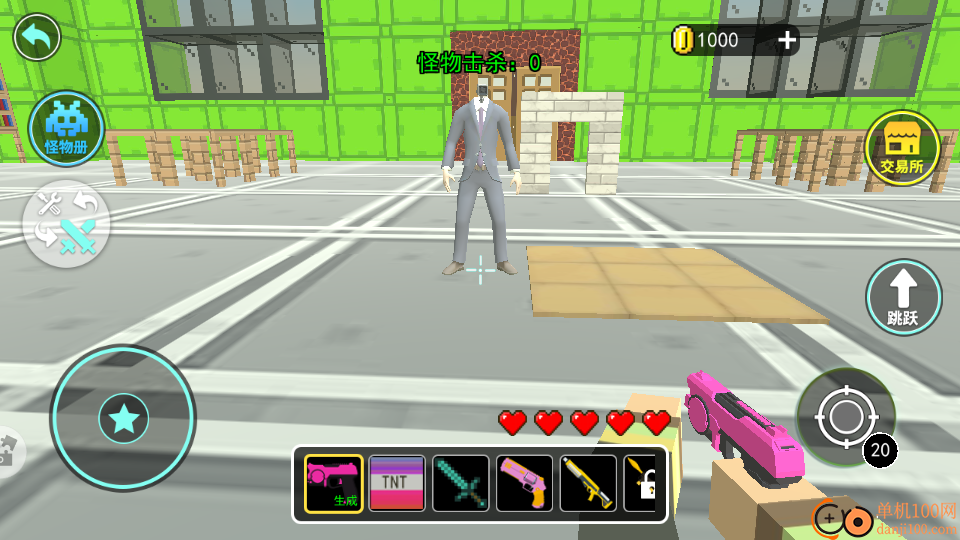
Task: Choose the pink and orange revolver slot
Action: tap(525, 484)
